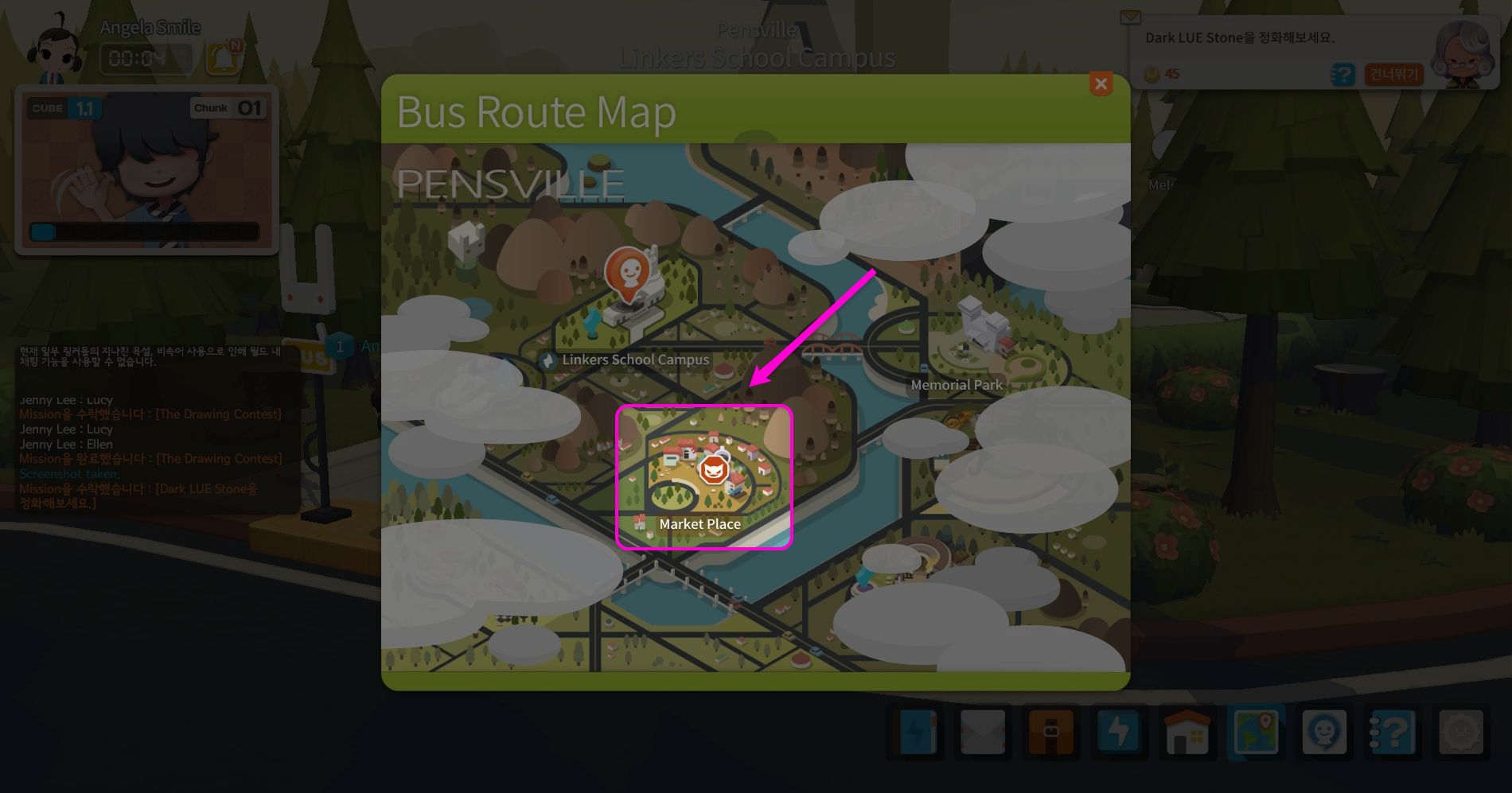Select Memorial Park on the route map
This screenshot has width=1512, height=793.
957,384
